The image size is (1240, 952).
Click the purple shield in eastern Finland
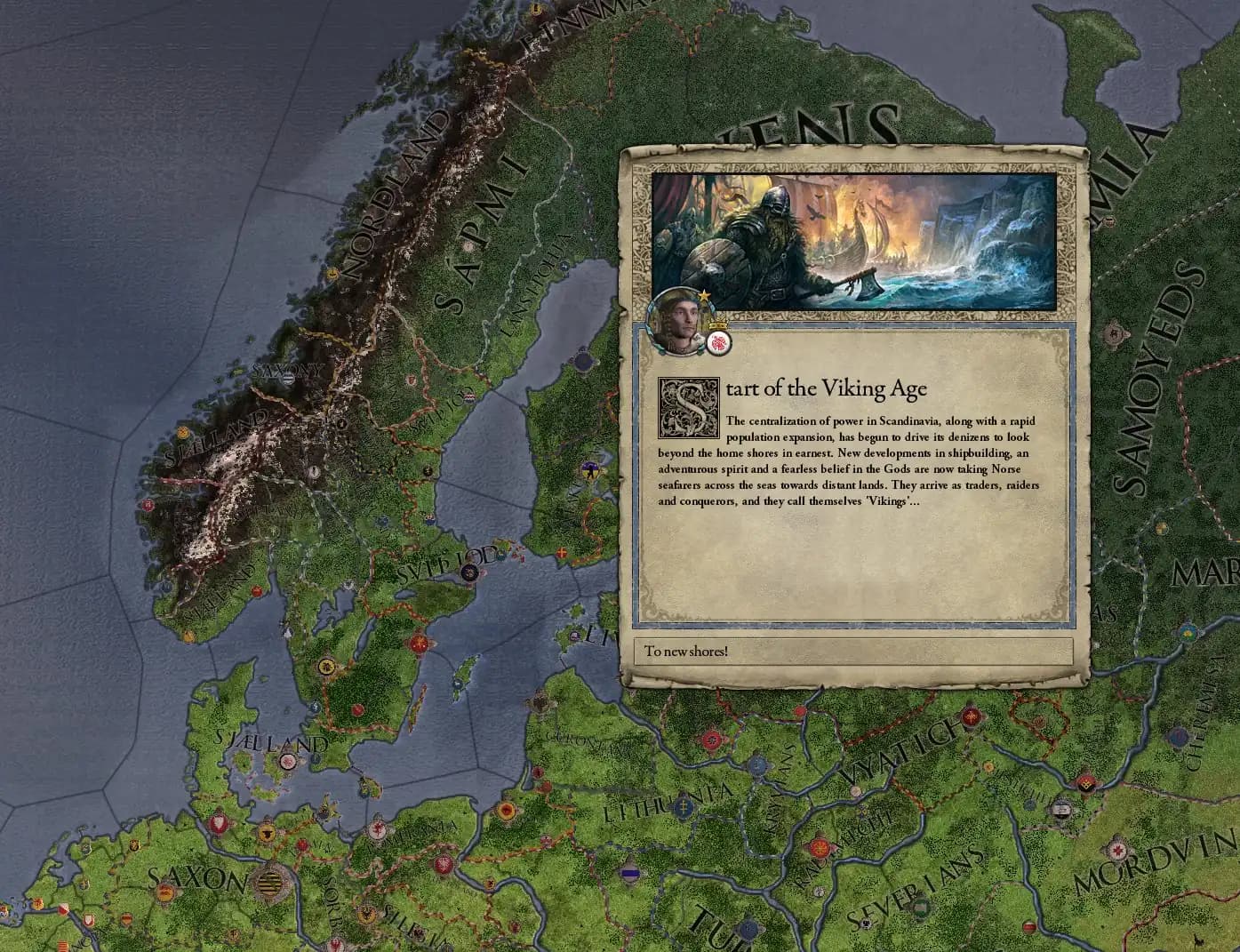tap(589, 470)
